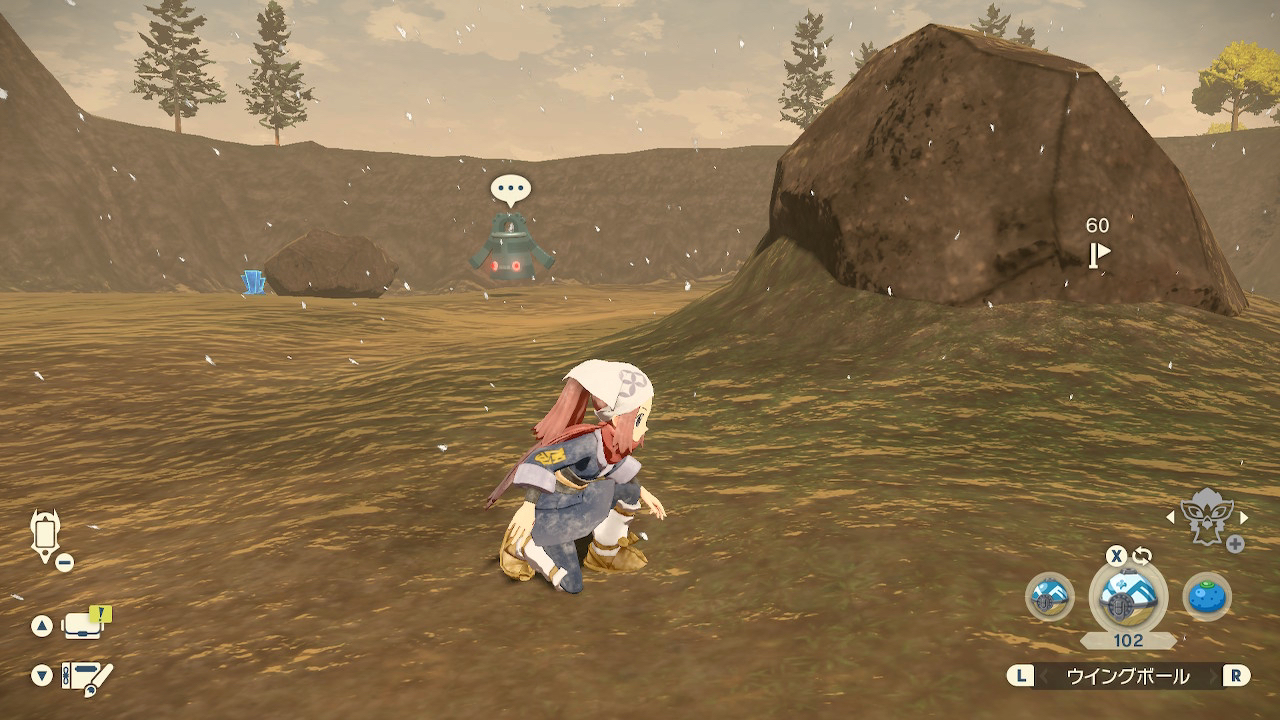The height and width of the screenshot is (720, 1280).
Task: Open the Pokédex notebook and brush icon
Action: (x=87, y=676)
